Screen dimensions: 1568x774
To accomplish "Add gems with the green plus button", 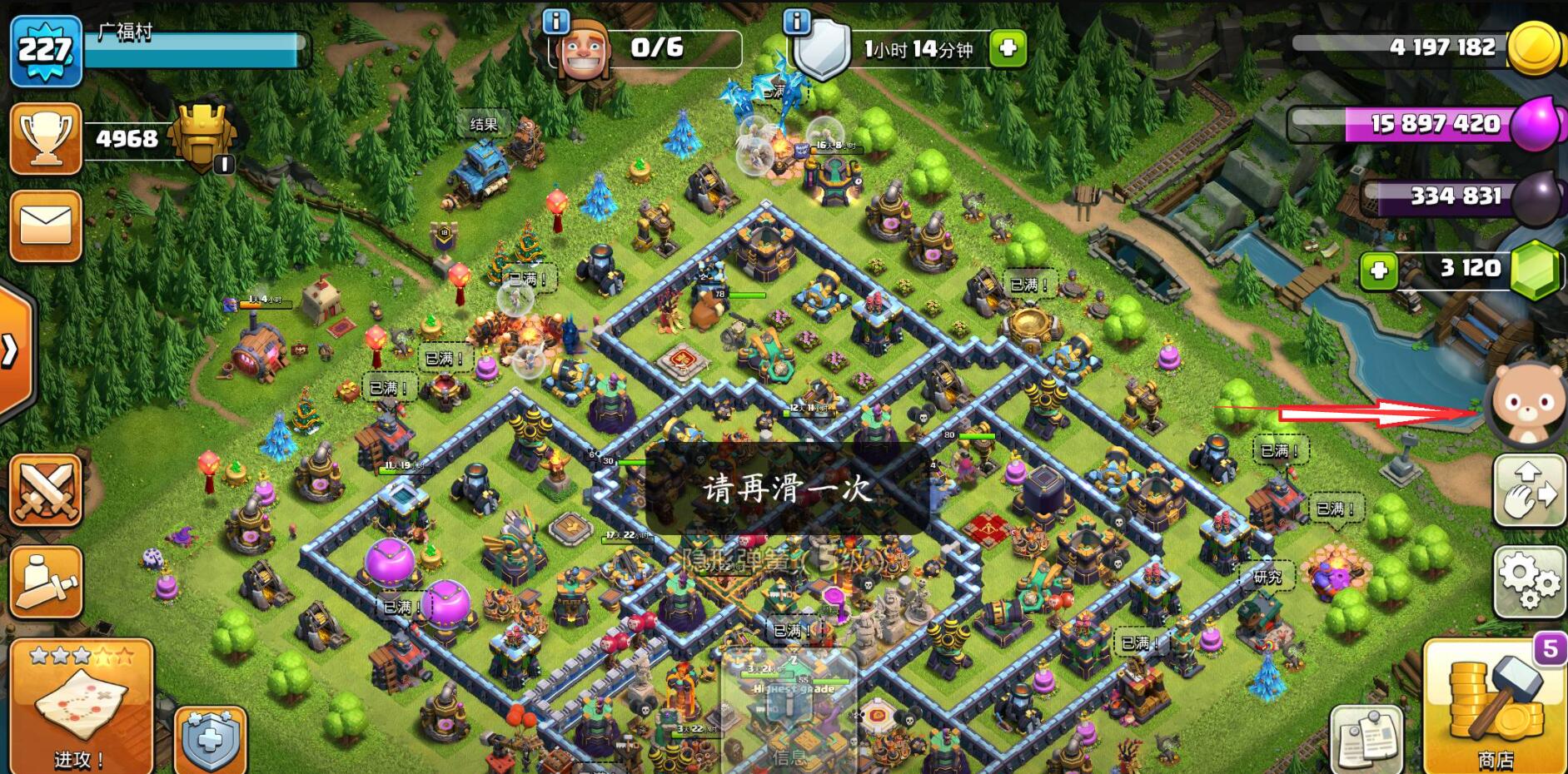I will point(1378,270).
